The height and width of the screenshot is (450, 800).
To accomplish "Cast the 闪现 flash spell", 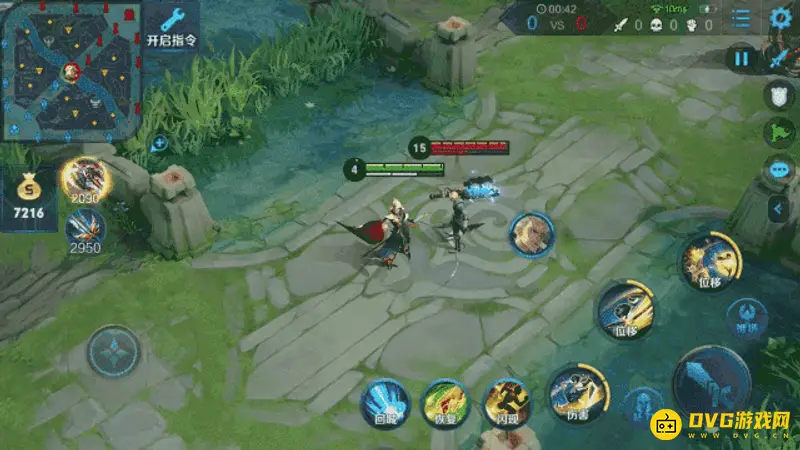I will (507, 402).
